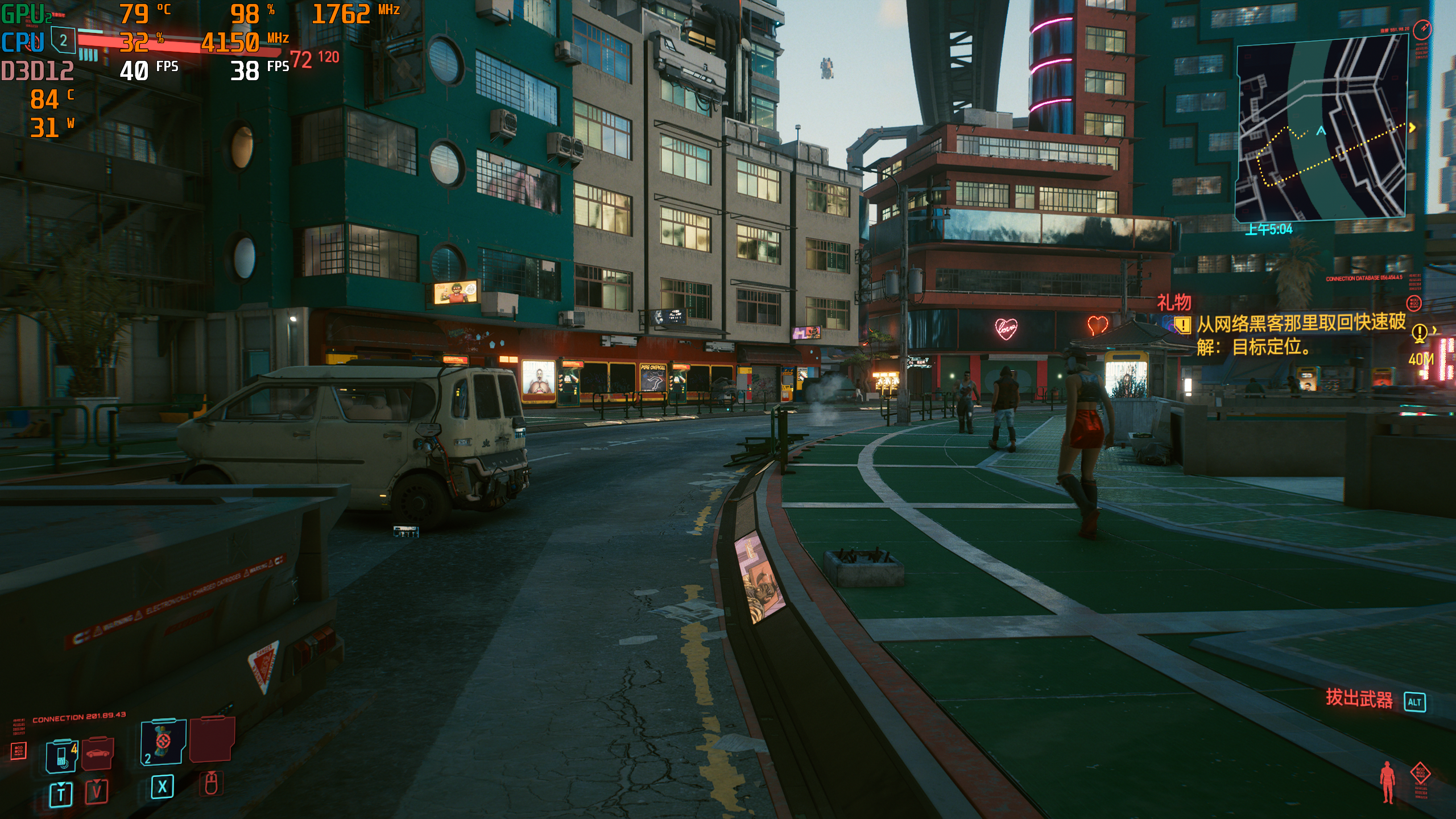Screen dimensions: 1456x819
Task: Open the phone slot showing 4 messages
Action: 62,756
